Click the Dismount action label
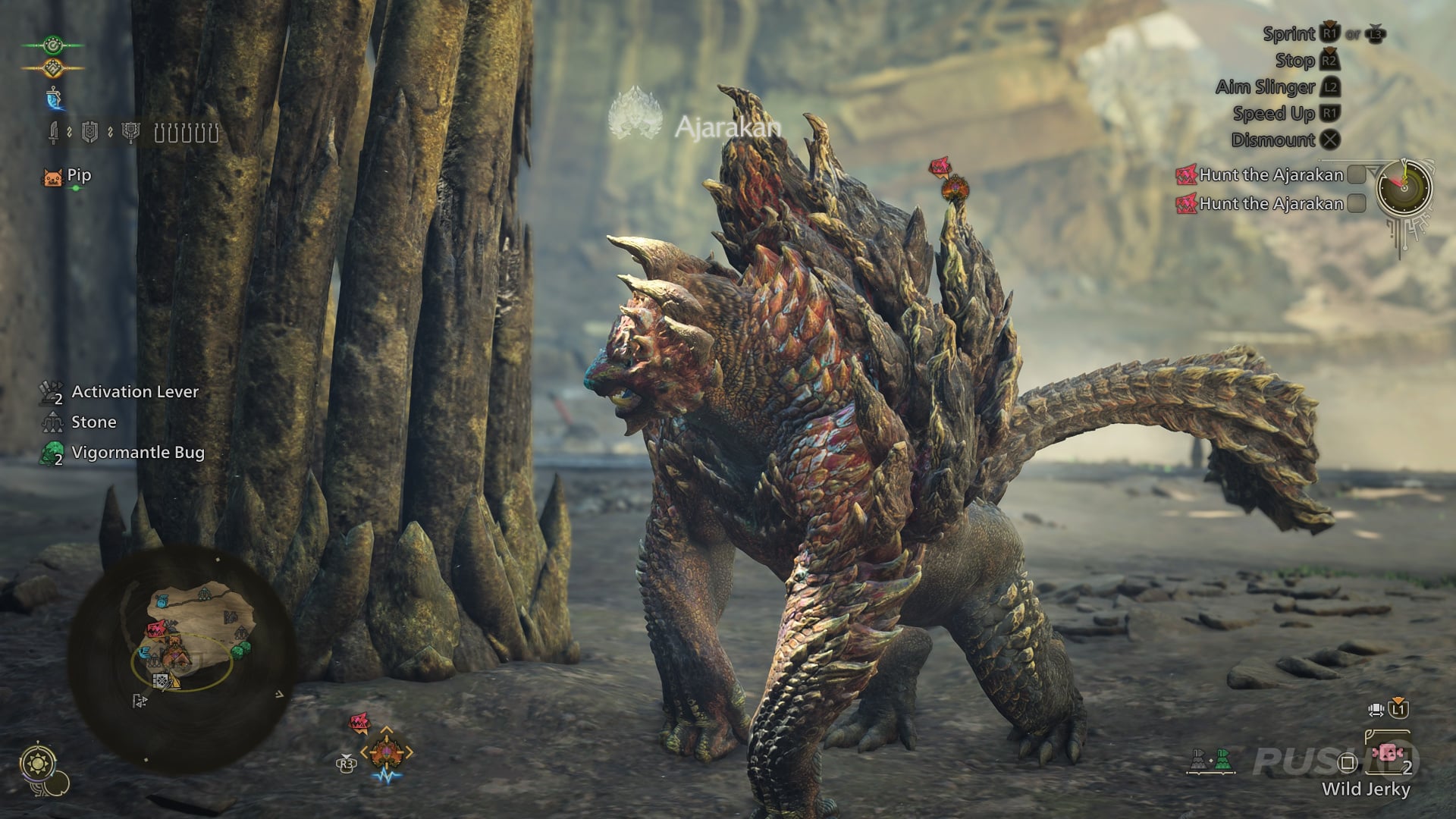The width and height of the screenshot is (1456, 819). (1272, 141)
